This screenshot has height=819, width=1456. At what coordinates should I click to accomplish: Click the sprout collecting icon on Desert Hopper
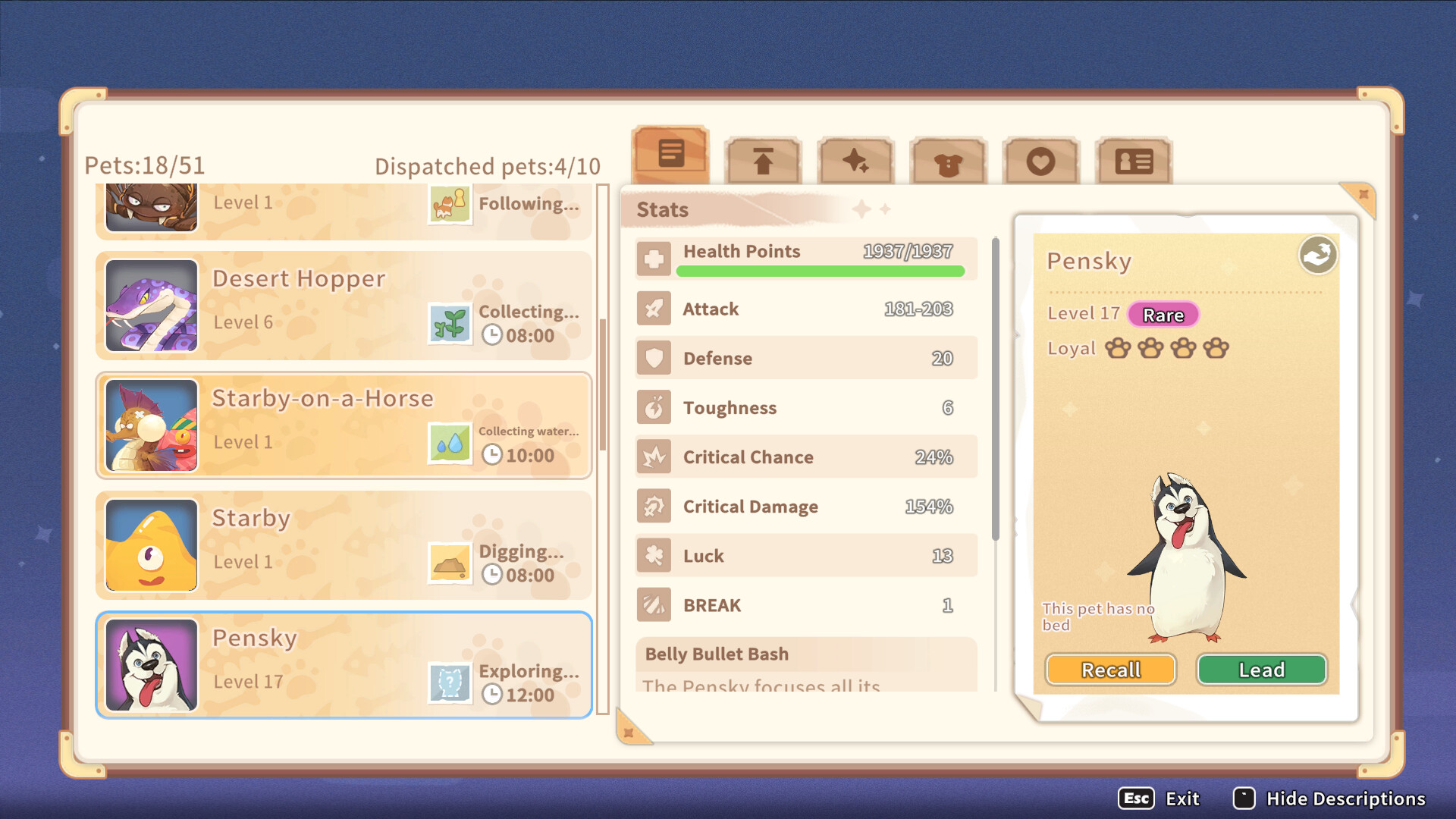click(450, 323)
